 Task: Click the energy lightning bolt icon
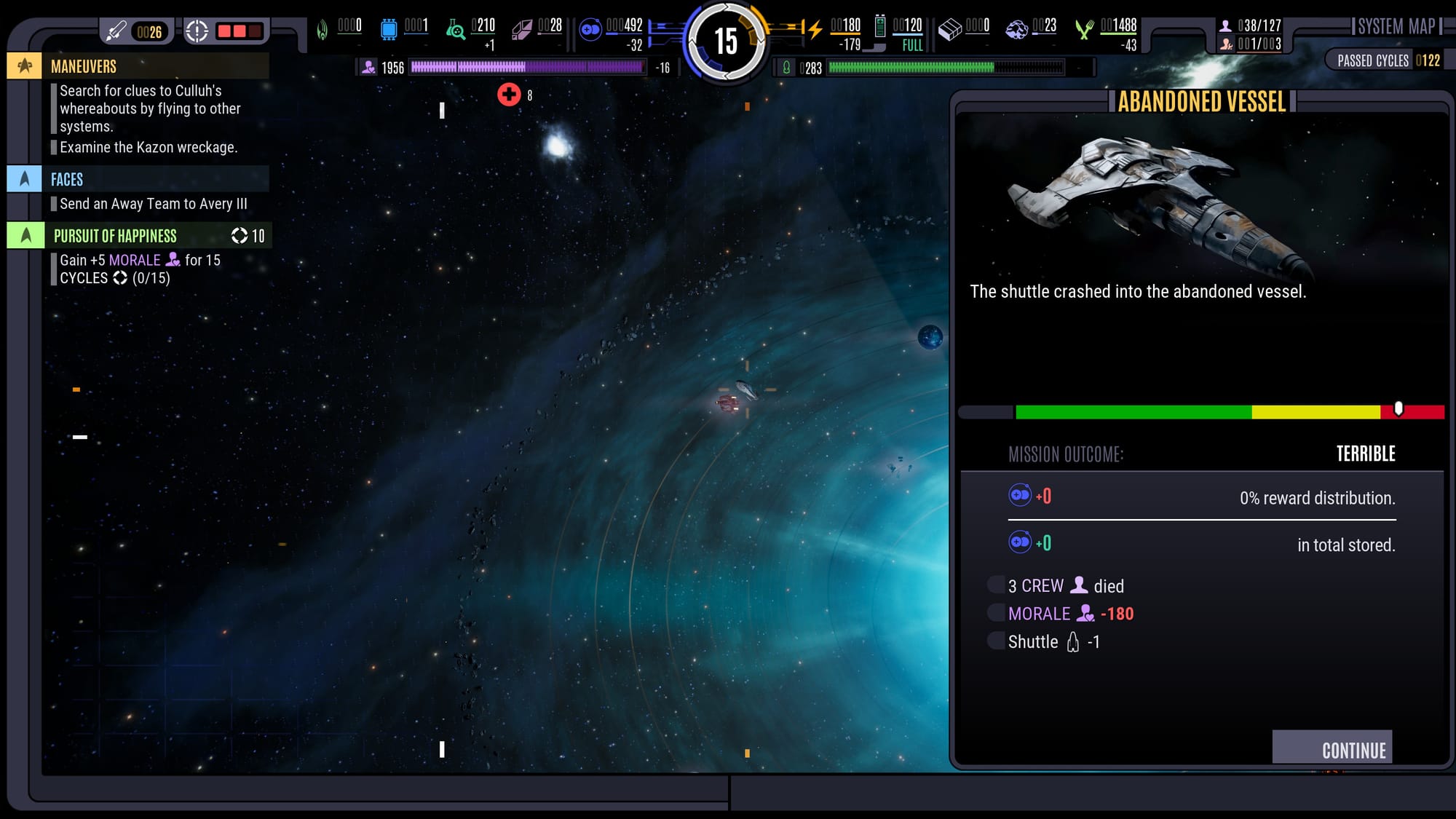tap(815, 29)
